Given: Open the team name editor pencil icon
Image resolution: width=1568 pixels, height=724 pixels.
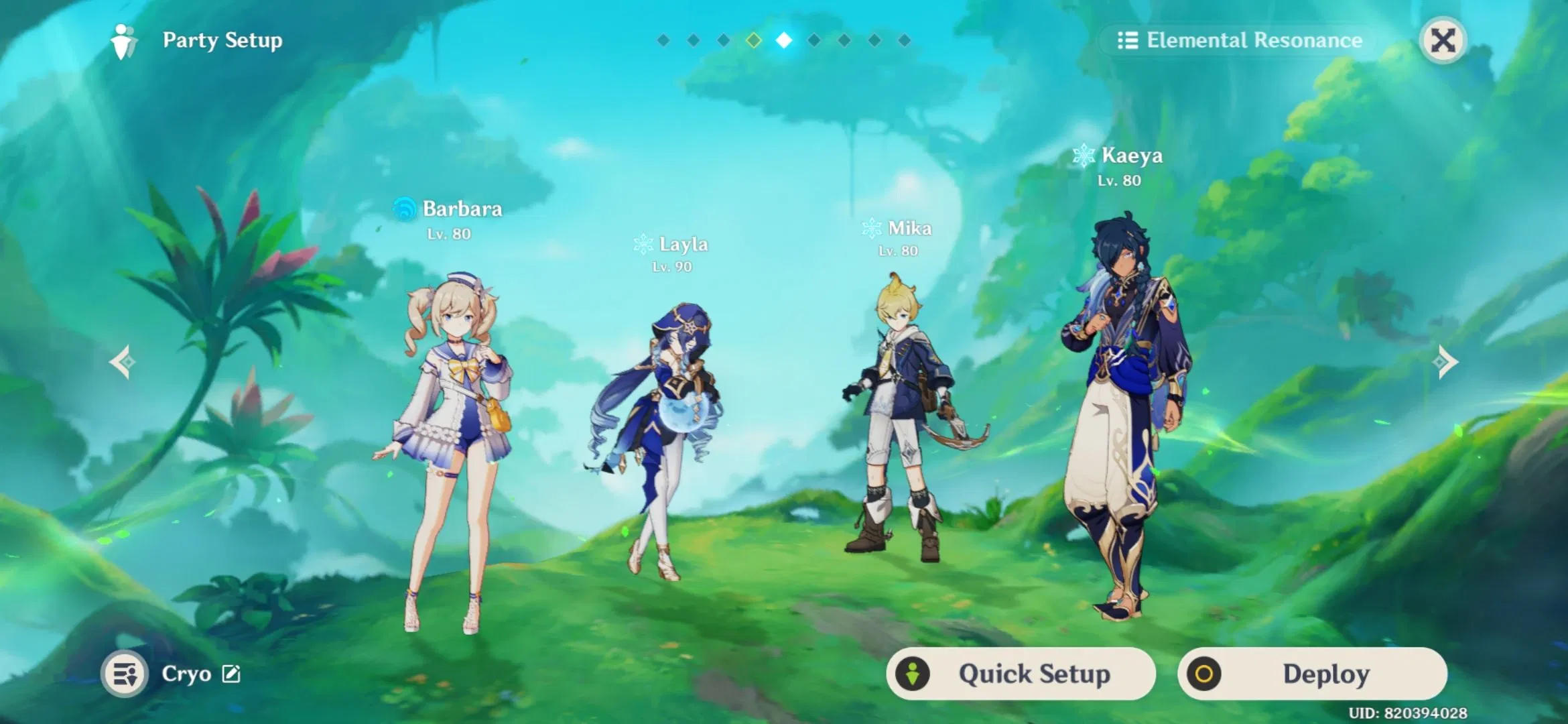Looking at the screenshot, I should 231,674.
